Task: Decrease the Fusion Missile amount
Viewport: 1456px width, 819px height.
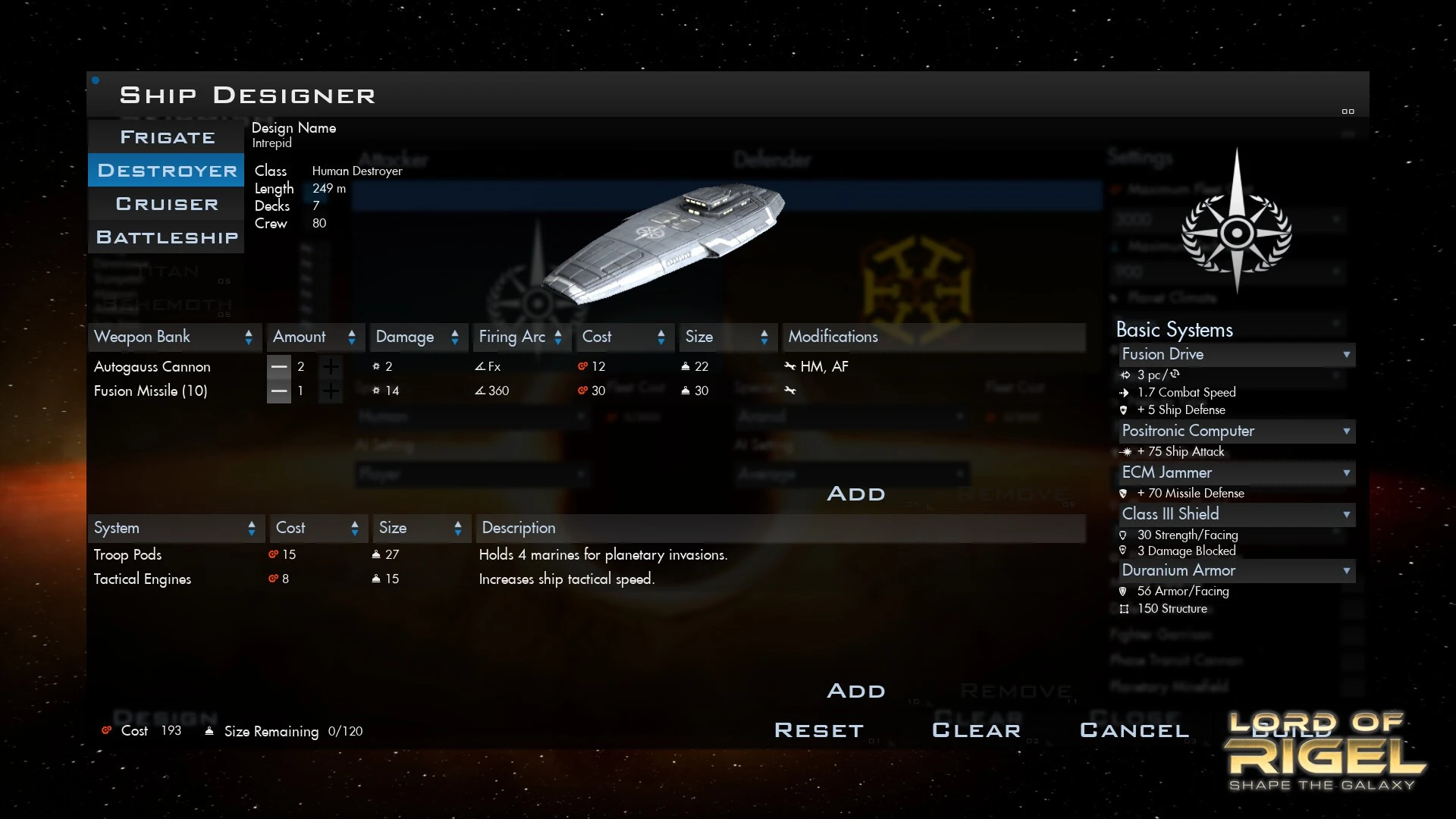Action: pos(279,391)
